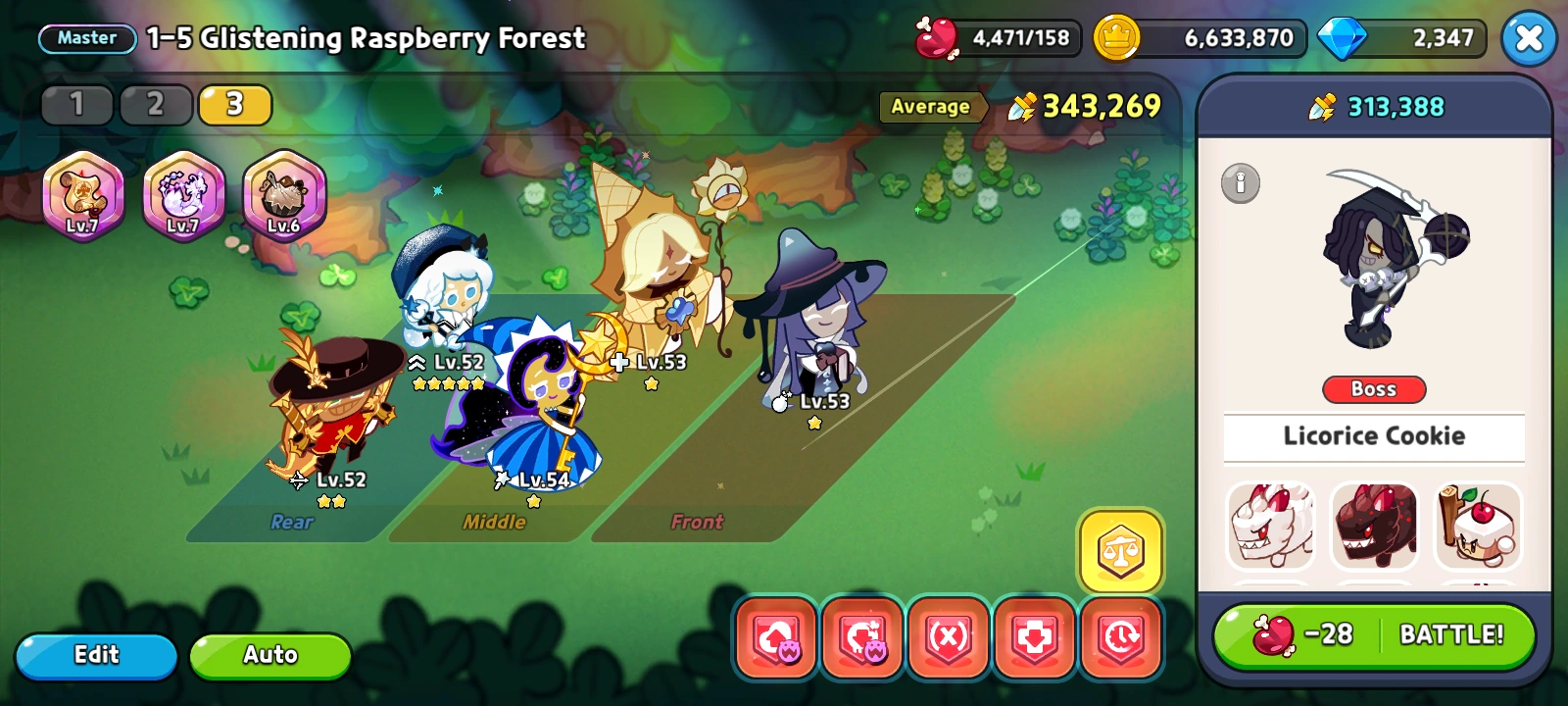Tap the Edit team button
This screenshot has width=1568, height=706.
95,654
